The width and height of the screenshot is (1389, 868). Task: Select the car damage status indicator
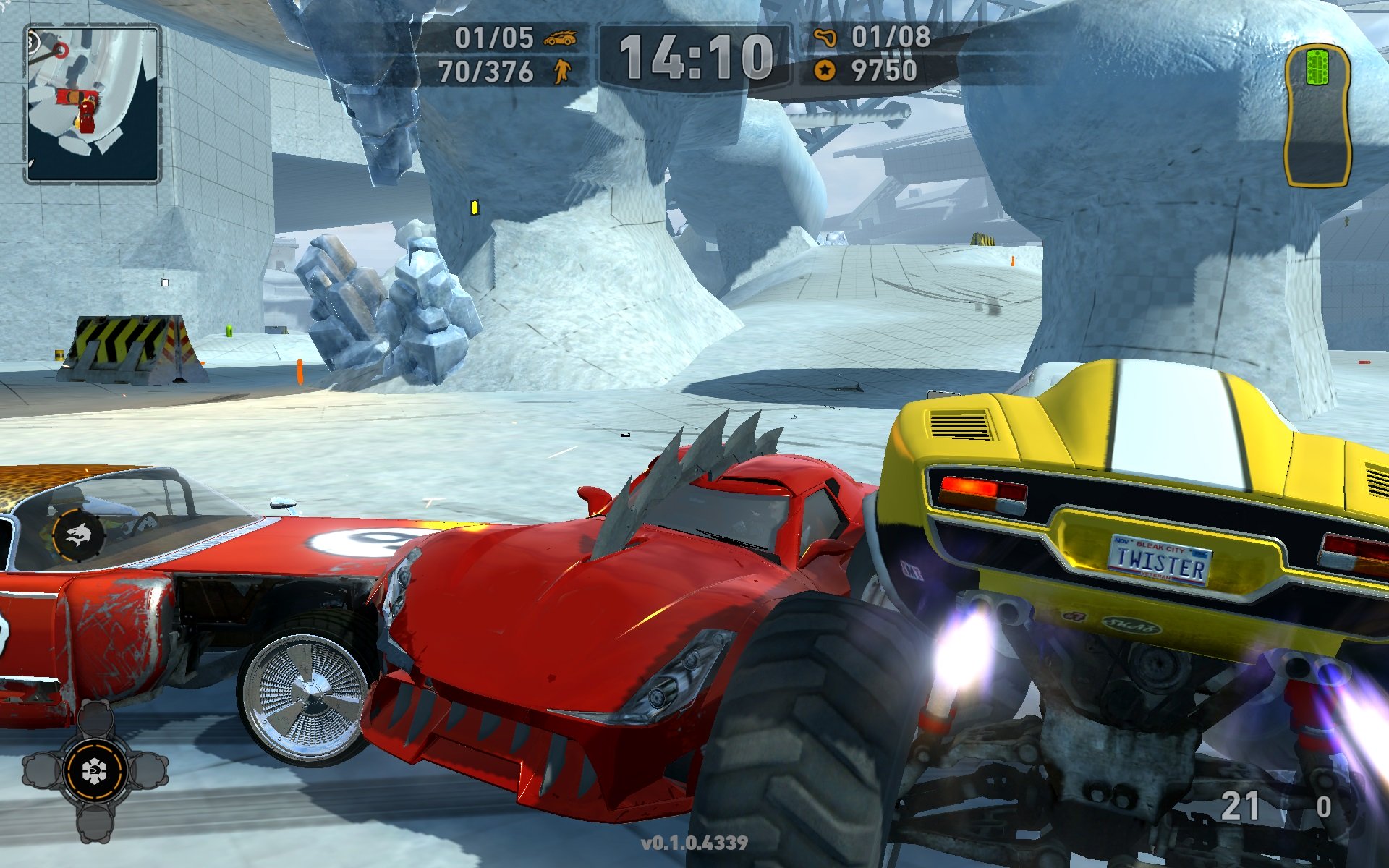[x=1317, y=116]
